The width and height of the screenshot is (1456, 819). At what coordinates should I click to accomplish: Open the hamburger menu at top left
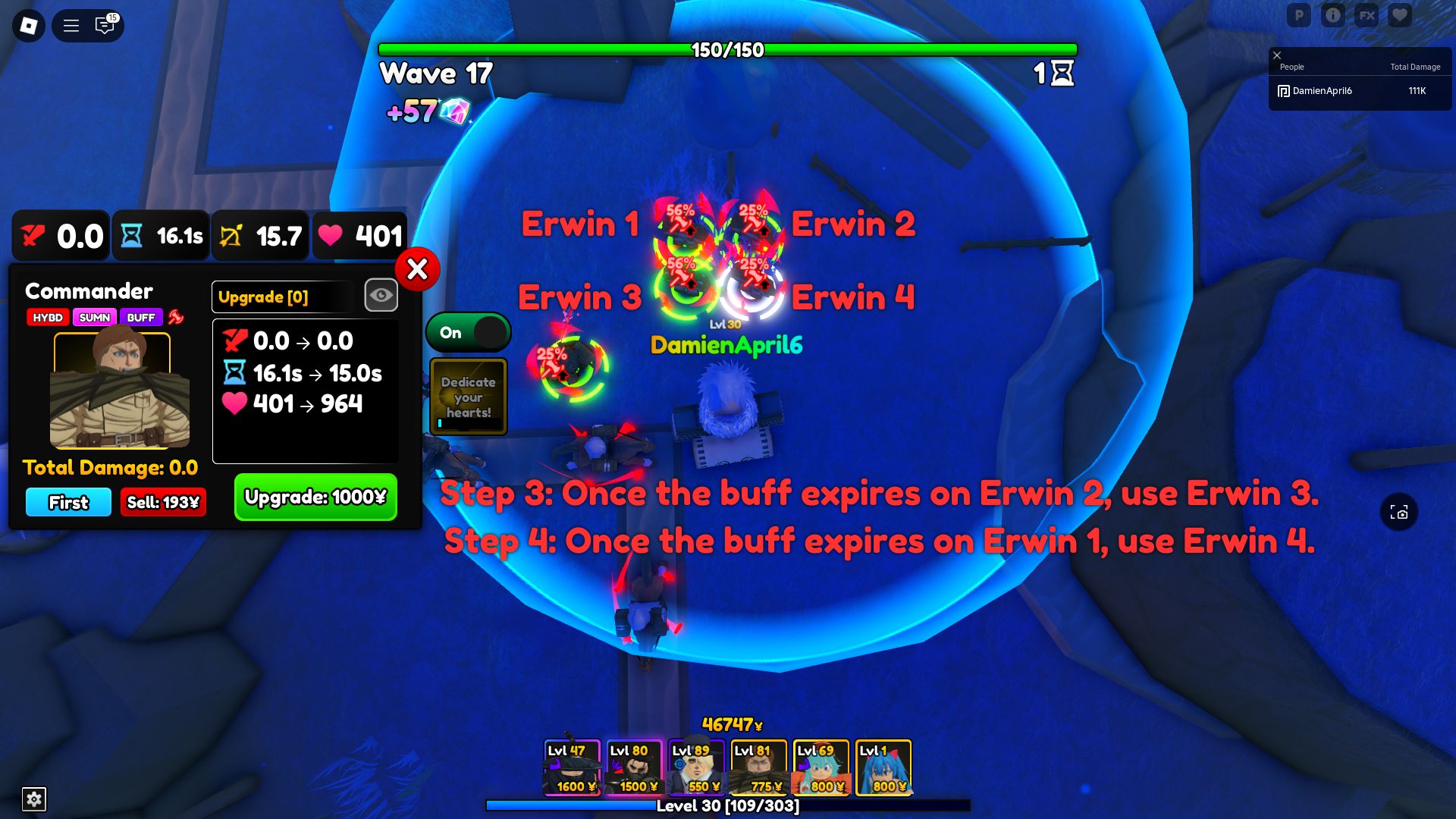coord(70,25)
